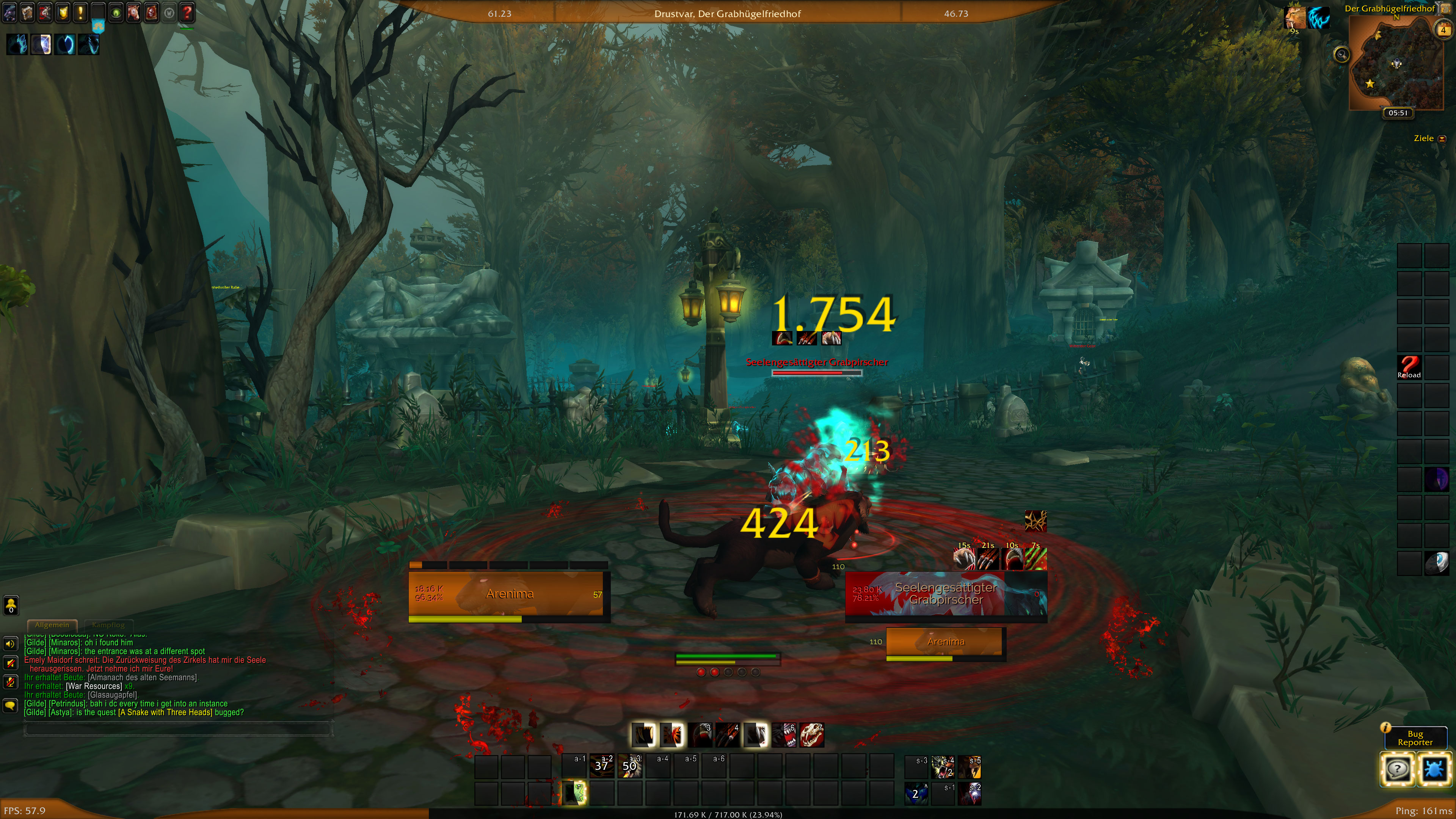Use the fanged maw ability on key 6
The width and height of the screenshot is (1456, 819).
point(784,735)
